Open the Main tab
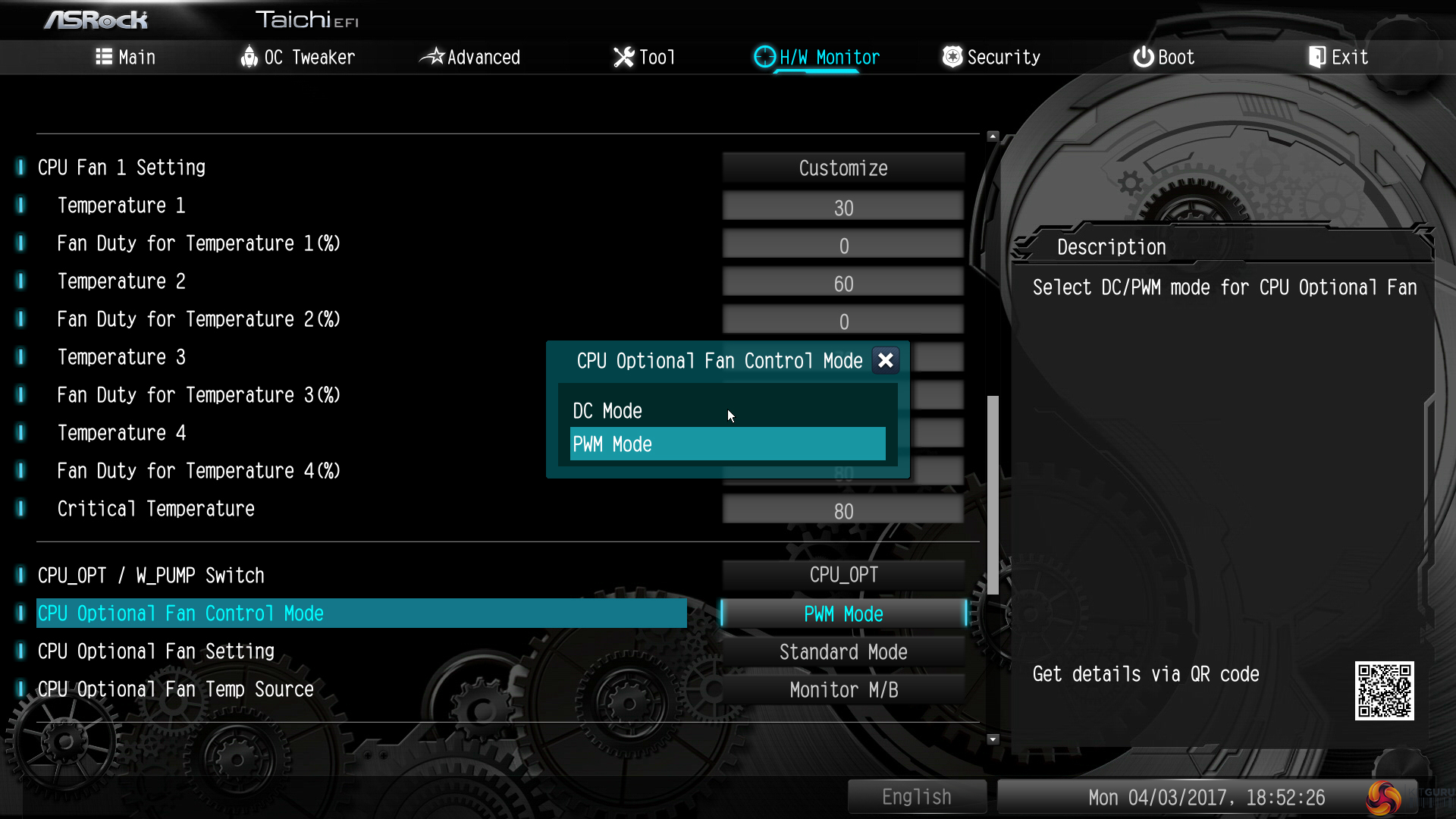Viewport: 1456px width, 819px height. tap(126, 58)
